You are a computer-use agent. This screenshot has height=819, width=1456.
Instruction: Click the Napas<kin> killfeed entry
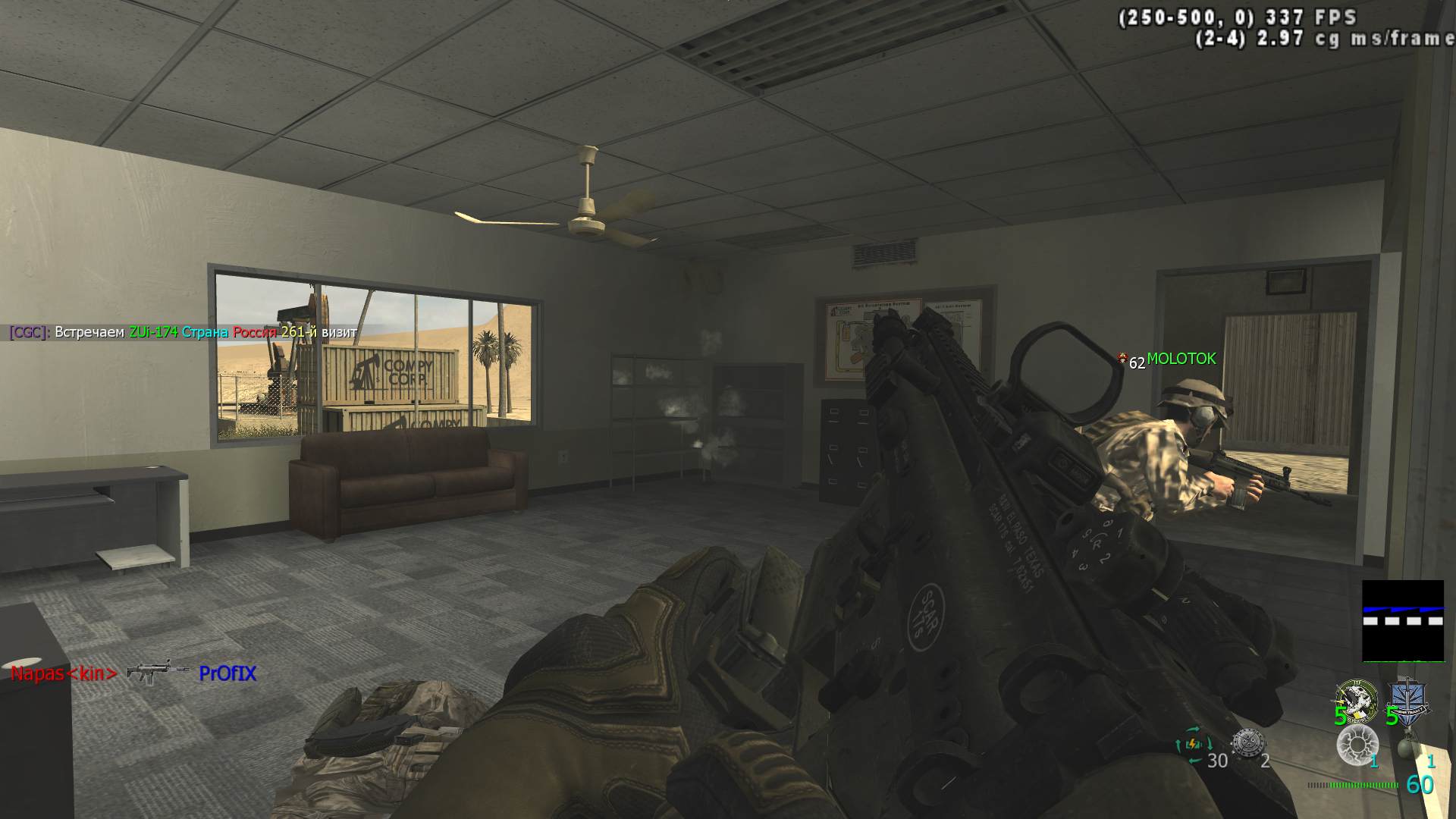pyautogui.click(x=64, y=673)
